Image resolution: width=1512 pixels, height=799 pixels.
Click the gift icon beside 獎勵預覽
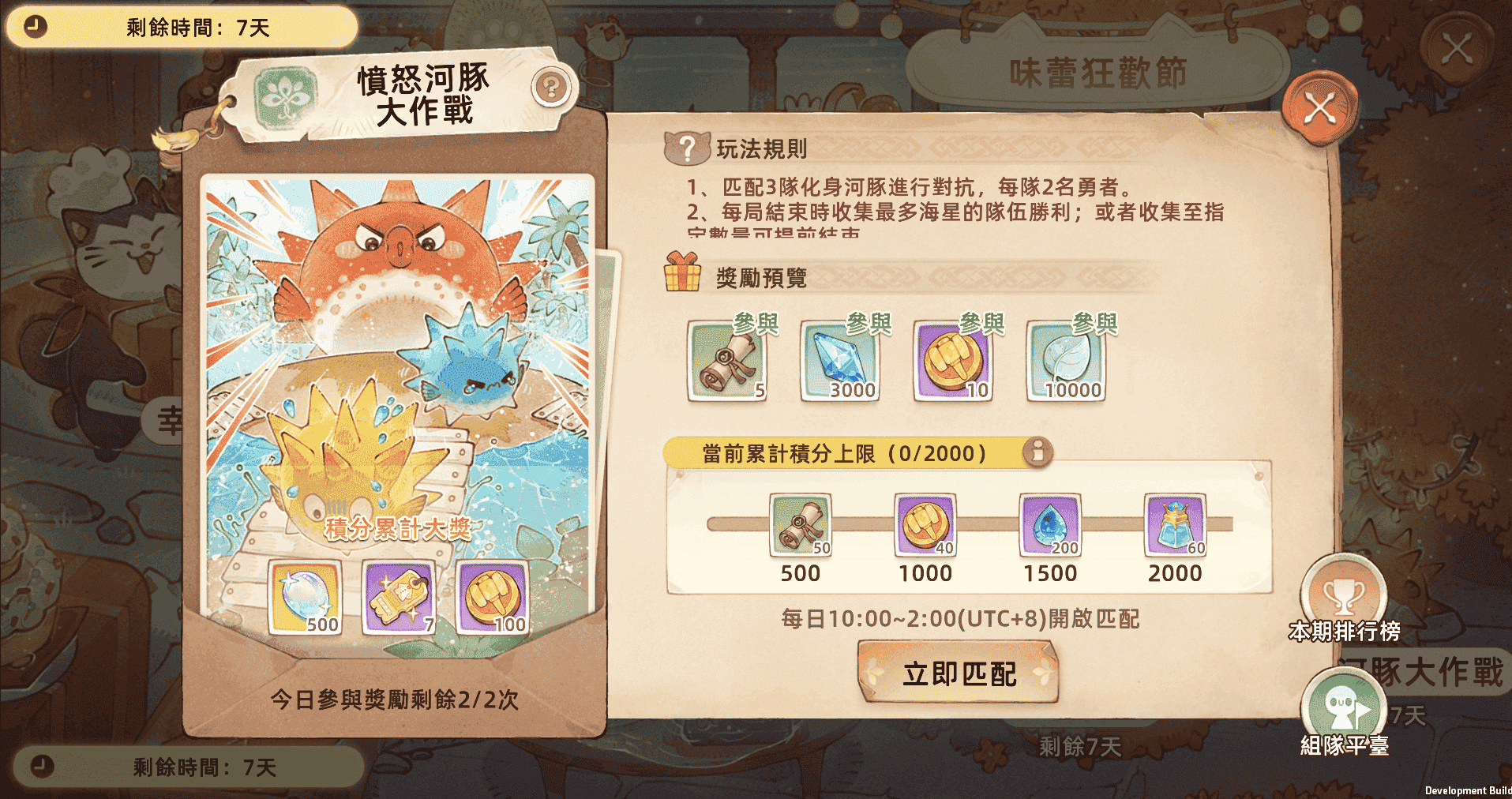681,276
